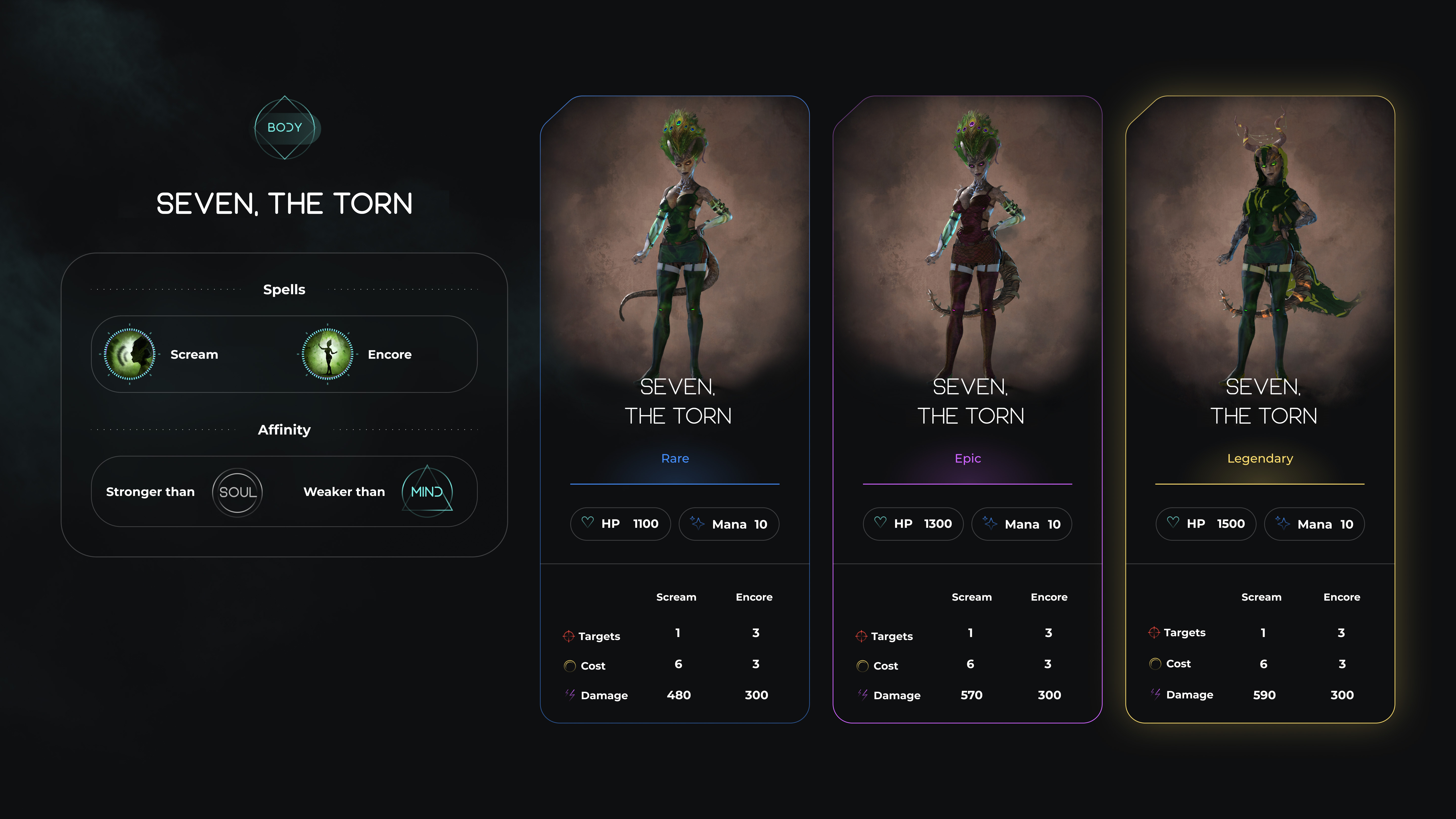Image resolution: width=1456 pixels, height=819 pixels.
Task: Choose the Legendary Seven, The Torn card
Action: pyautogui.click(x=1260, y=409)
